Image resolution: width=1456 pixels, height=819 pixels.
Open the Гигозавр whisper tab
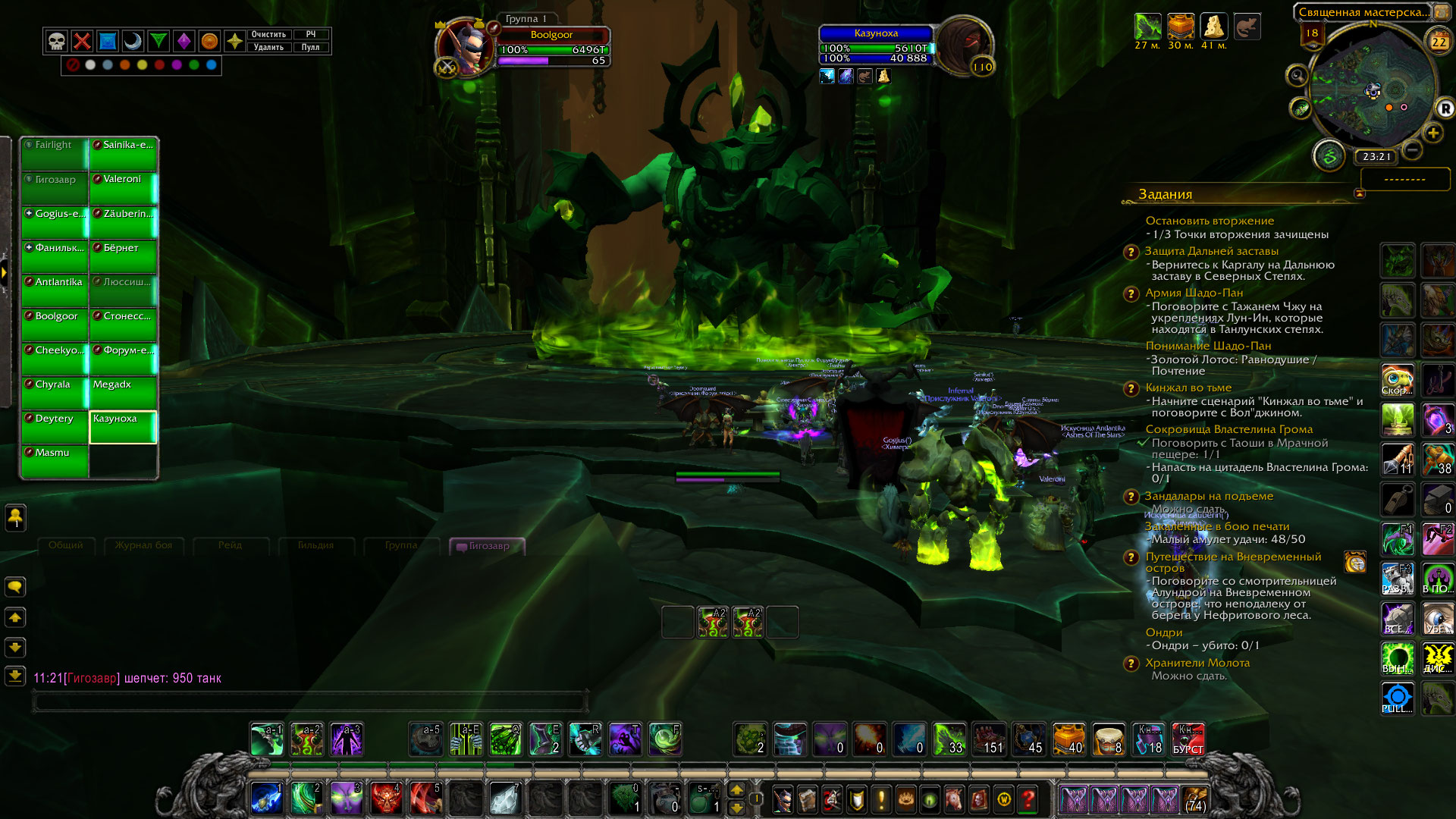pyautogui.click(x=487, y=546)
